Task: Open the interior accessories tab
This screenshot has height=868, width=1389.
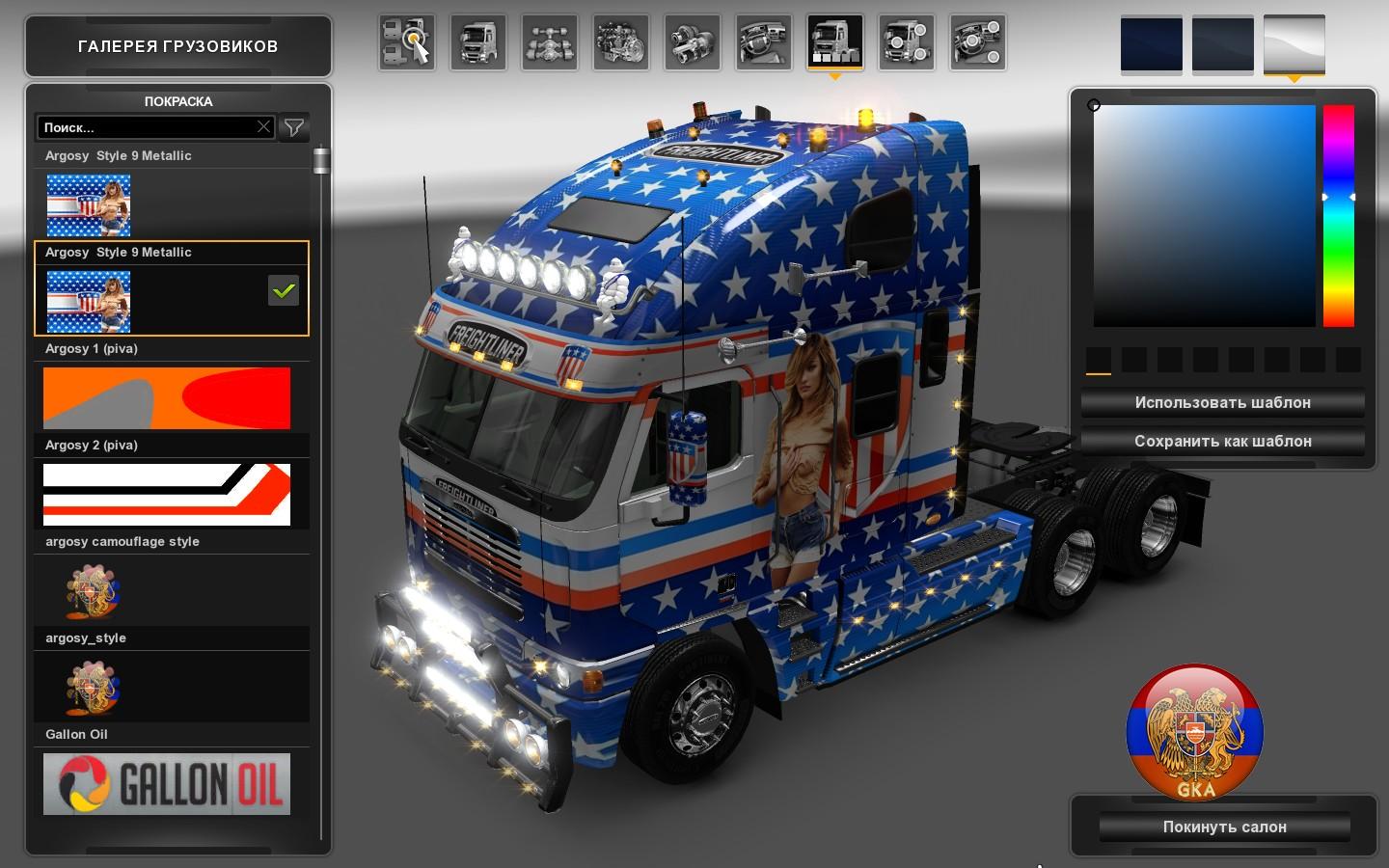Action: click(x=977, y=42)
